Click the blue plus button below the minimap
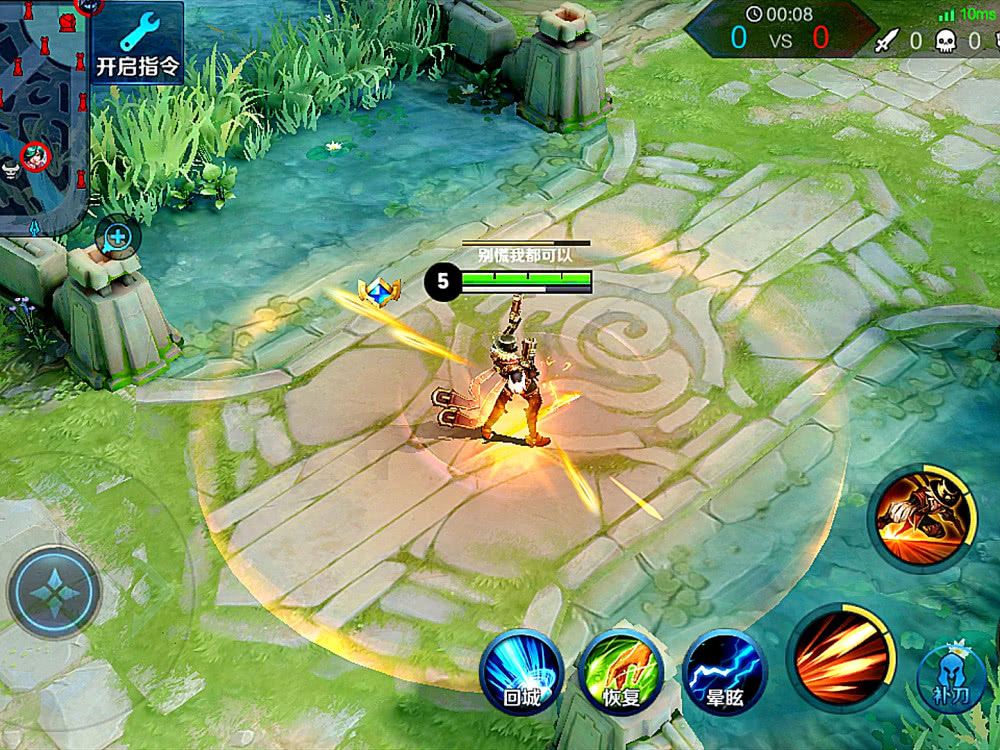Image resolution: width=1000 pixels, height=750 pixels. [x=117, y=238]
